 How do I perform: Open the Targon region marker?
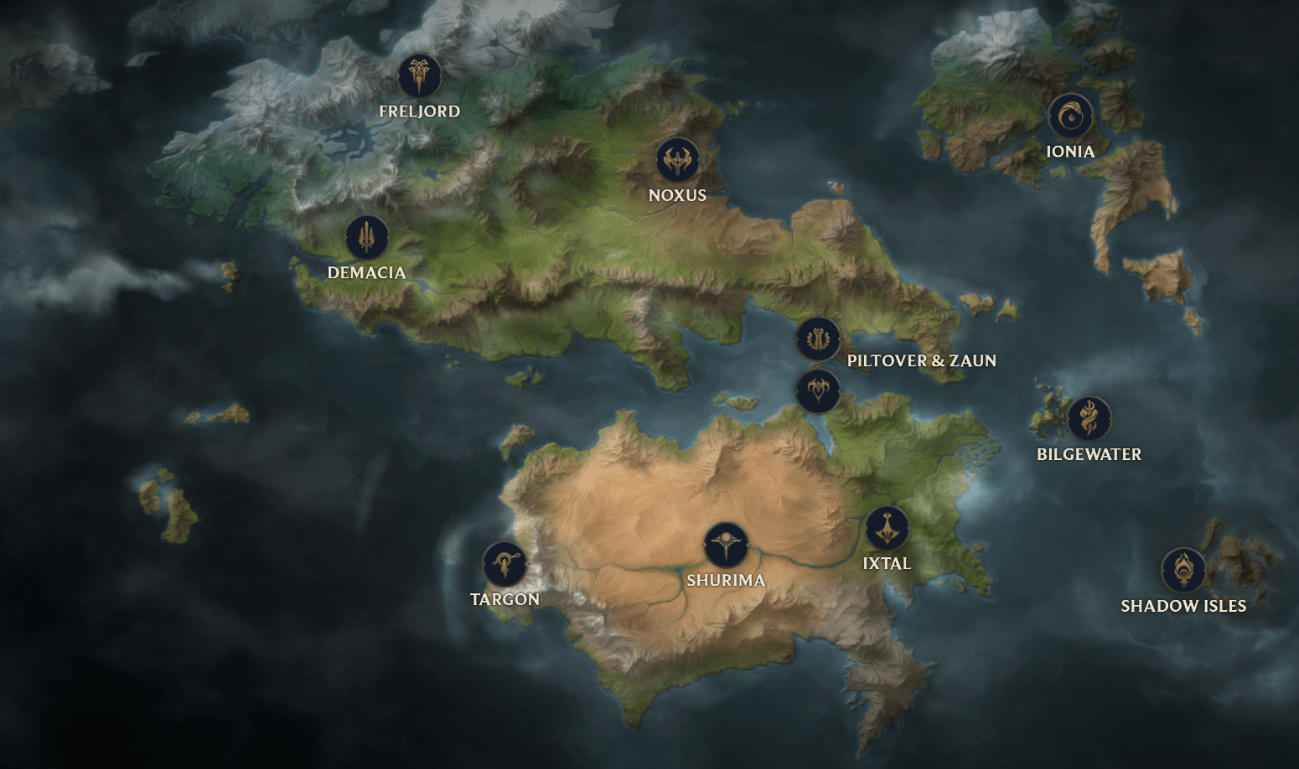(x=505, y=565)
